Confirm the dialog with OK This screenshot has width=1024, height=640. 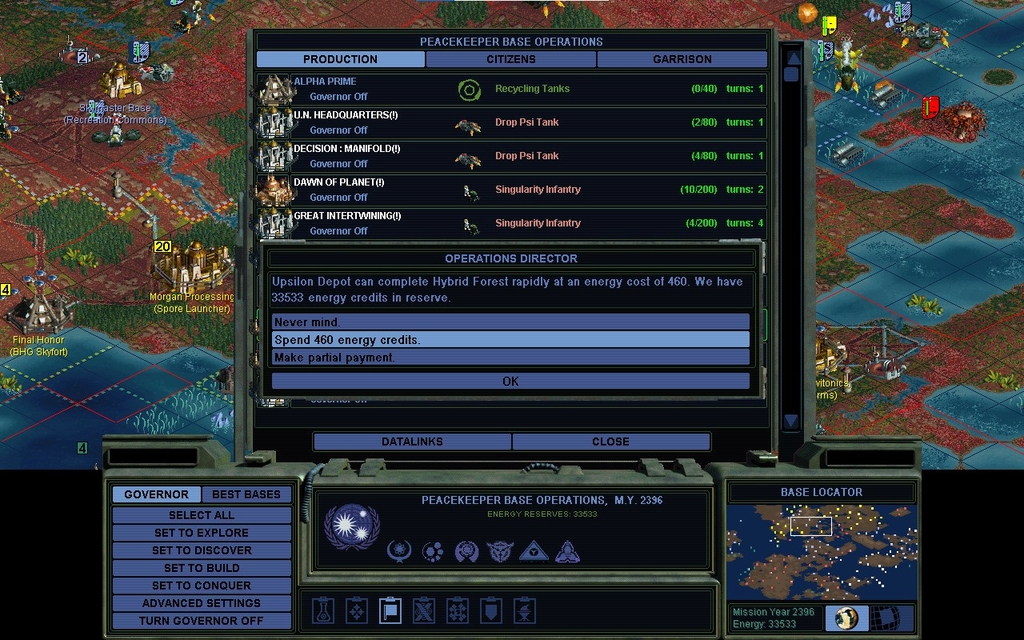pyautogui.click(x=510, y=381)
